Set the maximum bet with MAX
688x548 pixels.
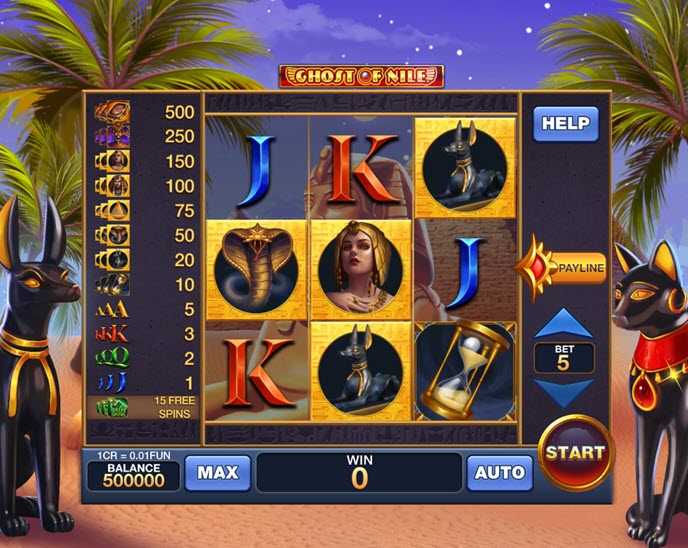(218, 473)
